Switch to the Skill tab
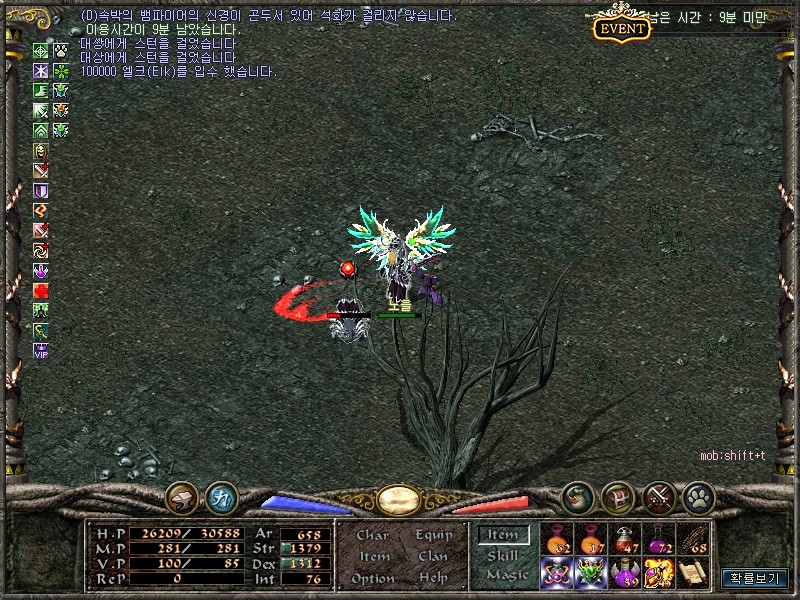800x600 pixels. 502,555
